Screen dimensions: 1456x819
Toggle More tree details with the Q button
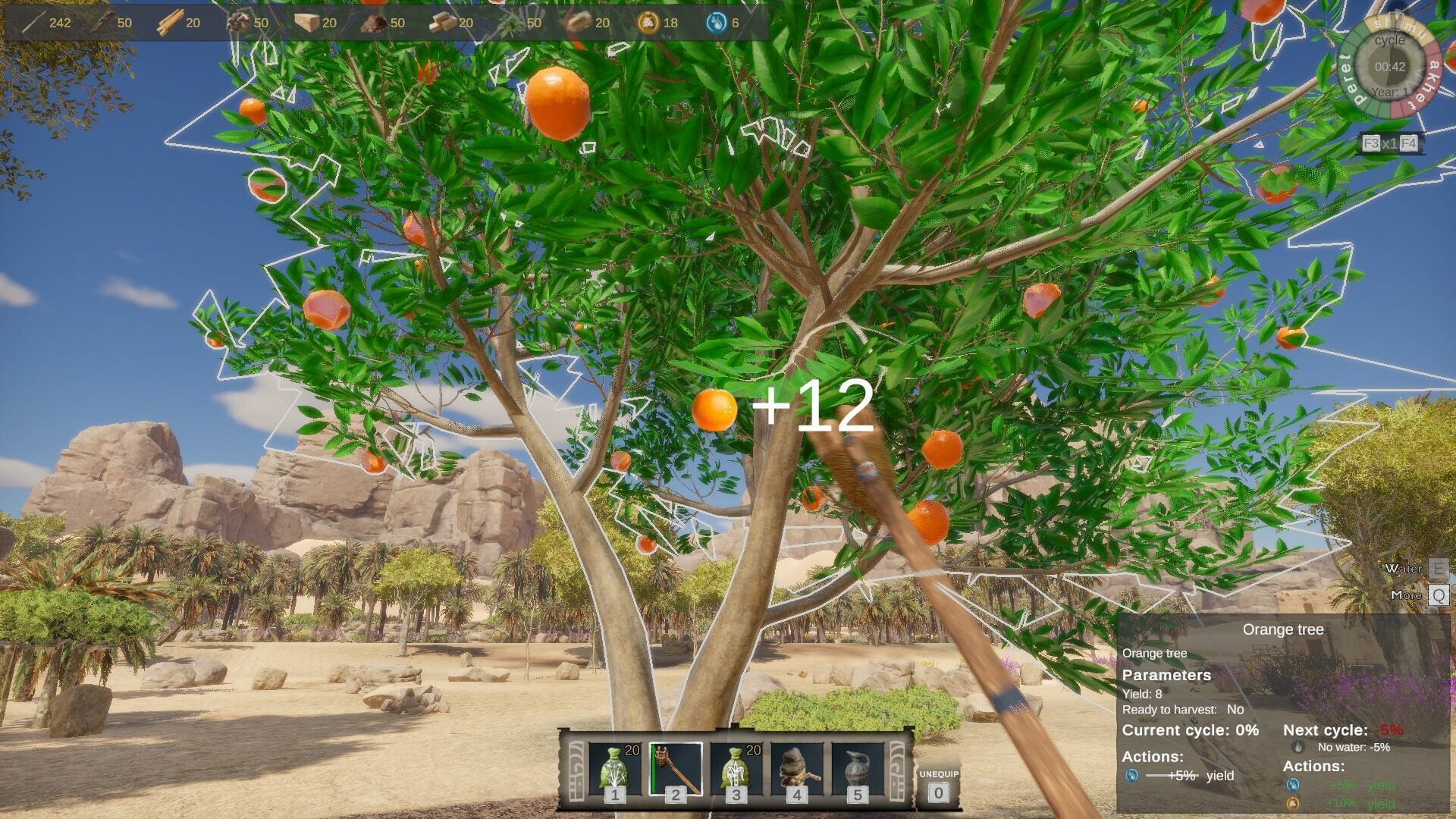pyautogui.click(x=1440, y=596)
